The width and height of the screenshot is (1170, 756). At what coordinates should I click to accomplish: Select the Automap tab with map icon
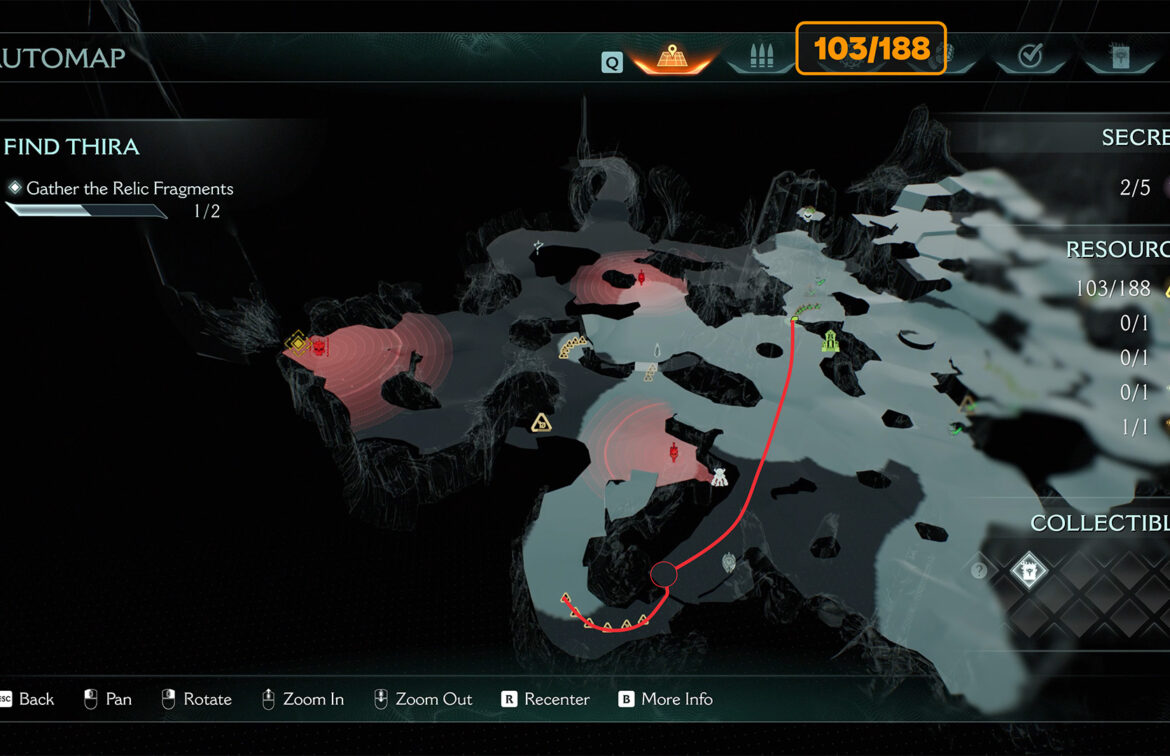[672, 58]
